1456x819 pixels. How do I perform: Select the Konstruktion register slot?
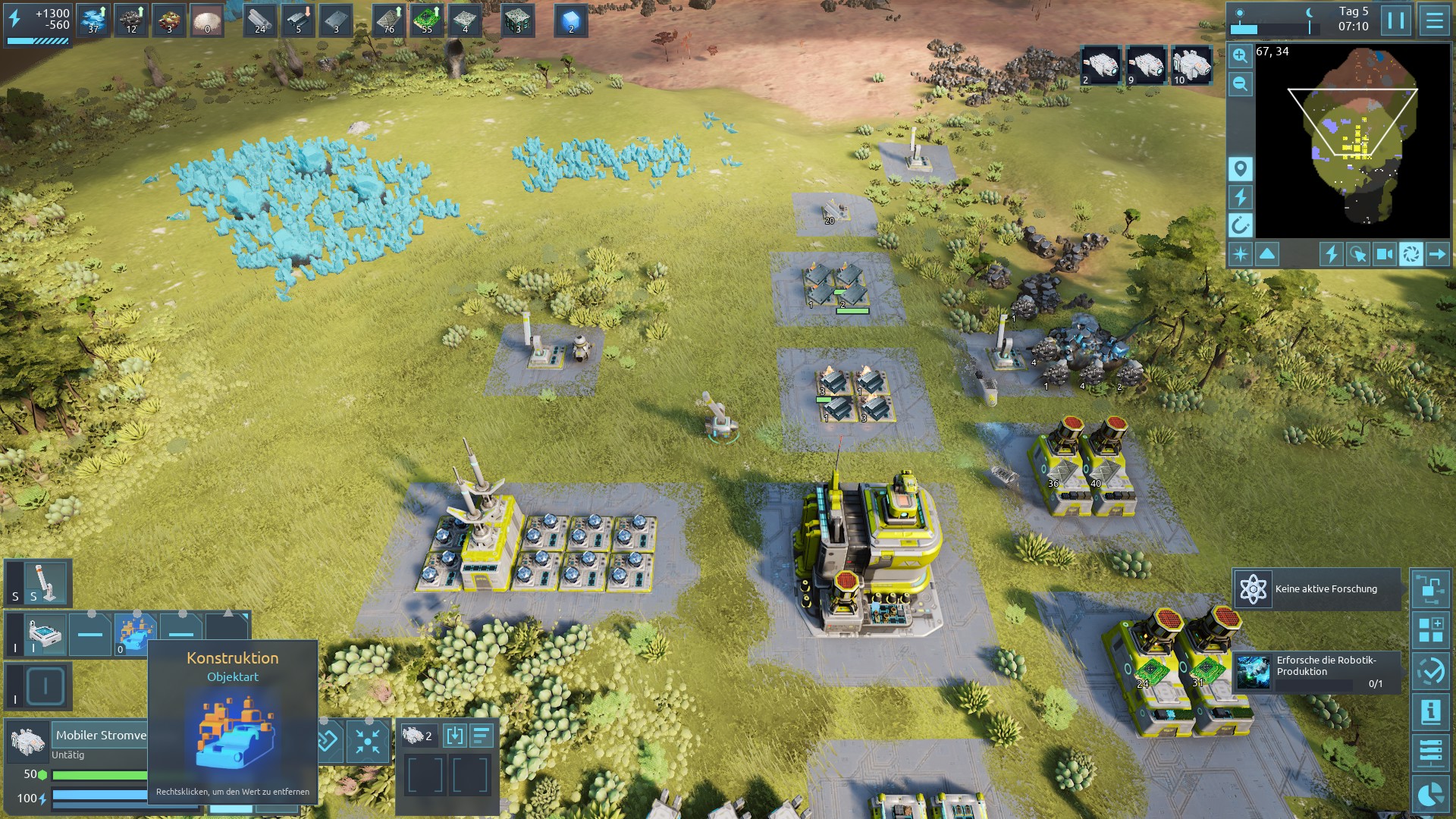tap(135, 634)
